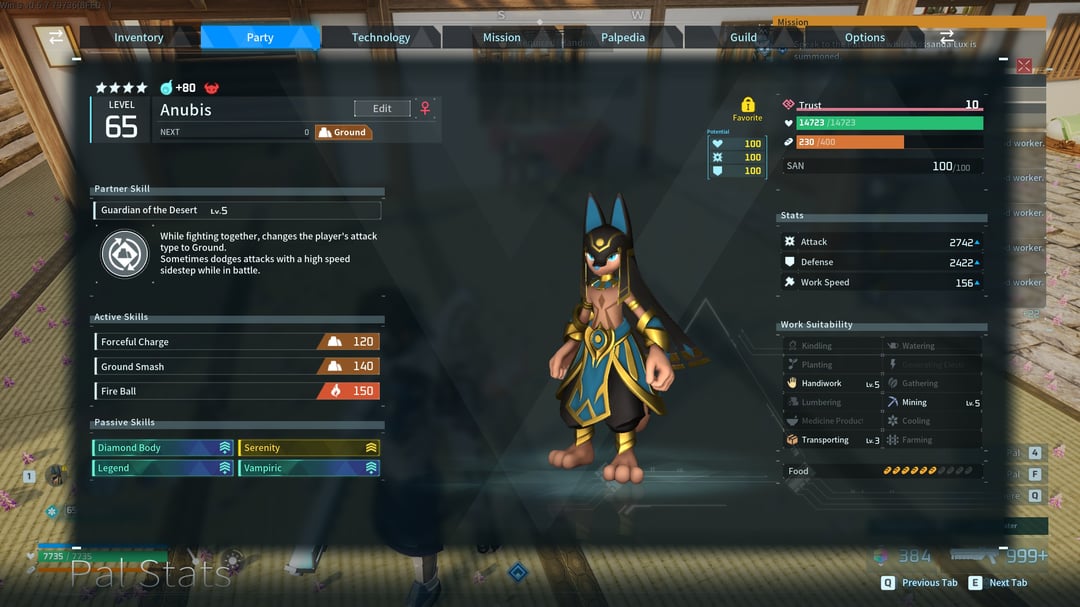The width and height of the screenshot is (1080, 607).
Task: Open the Guild tab
Action: 744,38
